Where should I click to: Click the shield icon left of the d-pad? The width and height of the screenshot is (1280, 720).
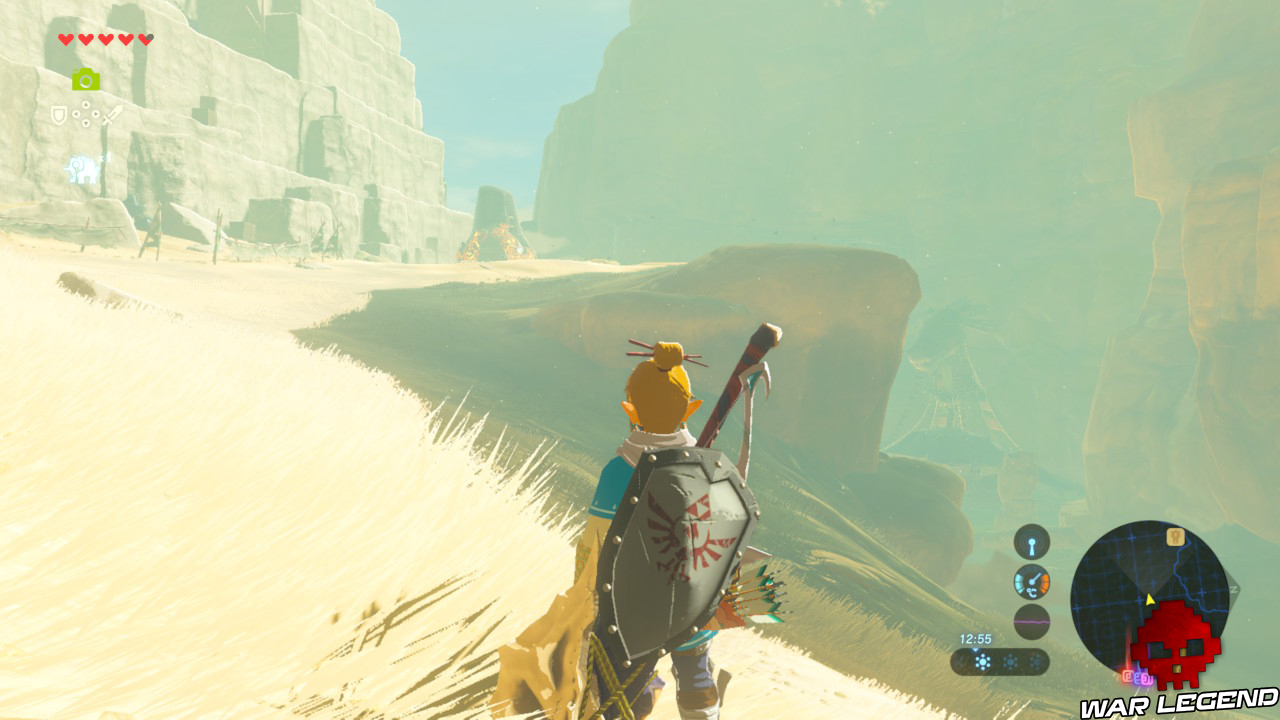point(58,115)
